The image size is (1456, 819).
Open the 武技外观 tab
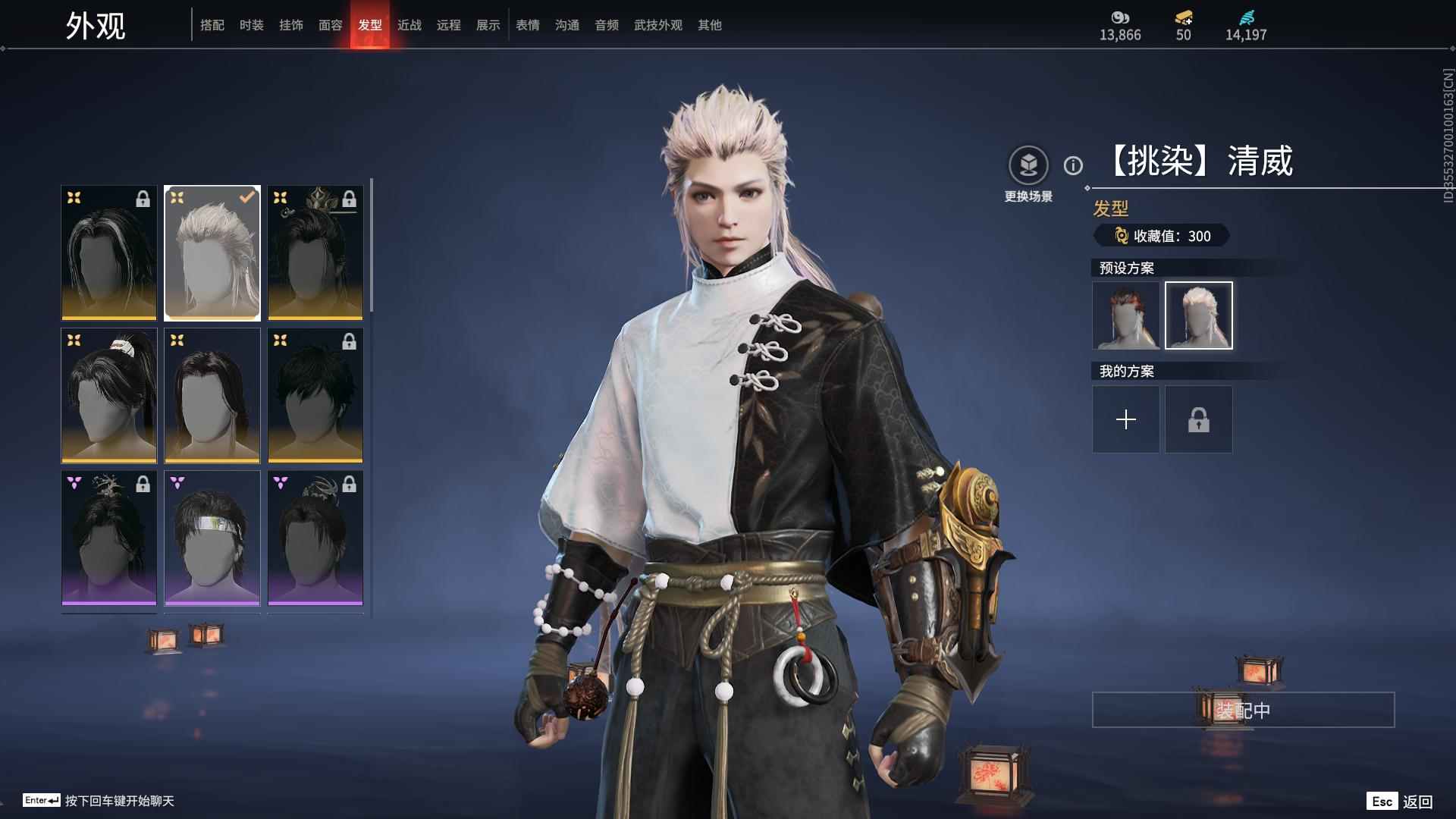[x=658, y=25]
